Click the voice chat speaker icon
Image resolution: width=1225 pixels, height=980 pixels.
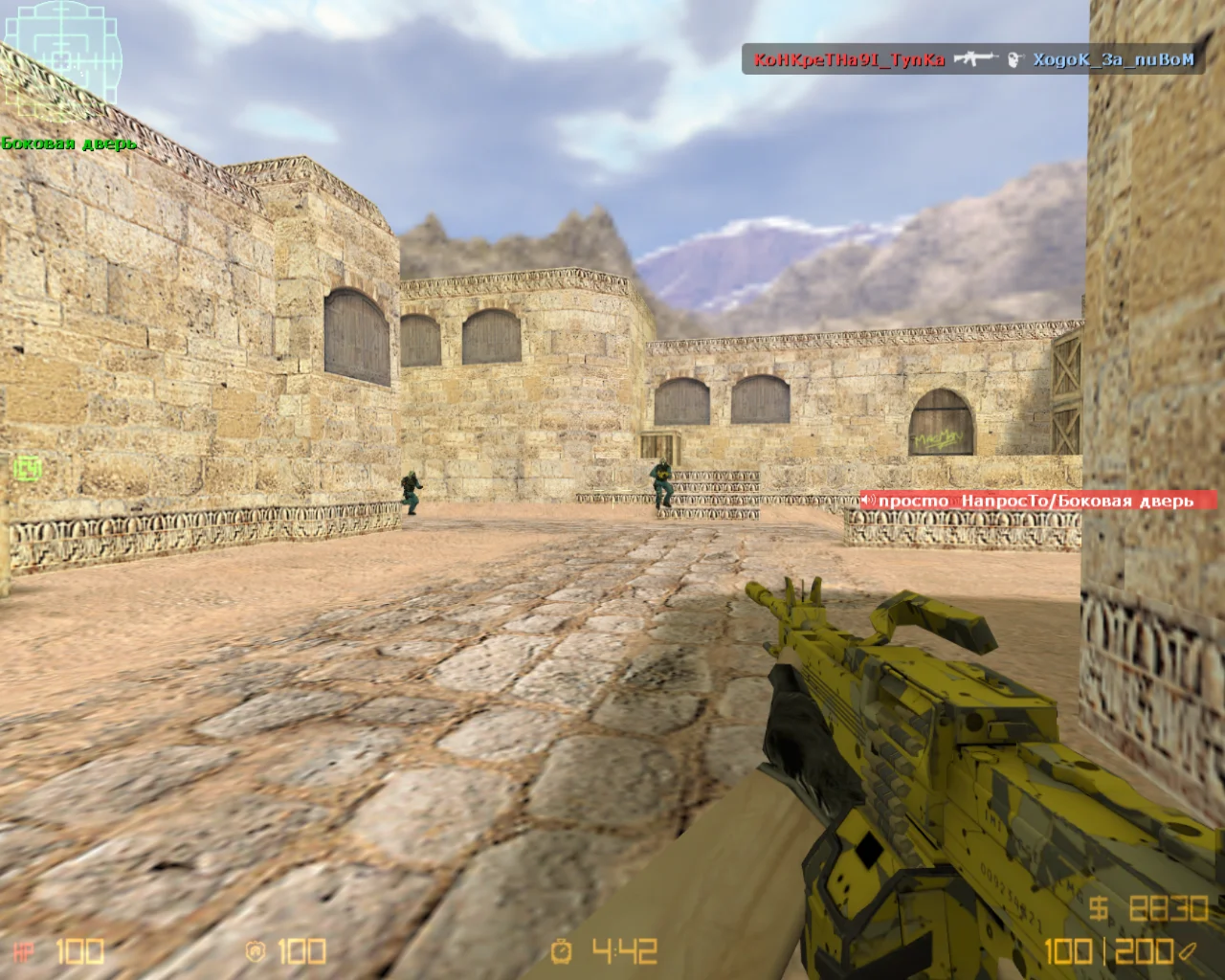869,501
